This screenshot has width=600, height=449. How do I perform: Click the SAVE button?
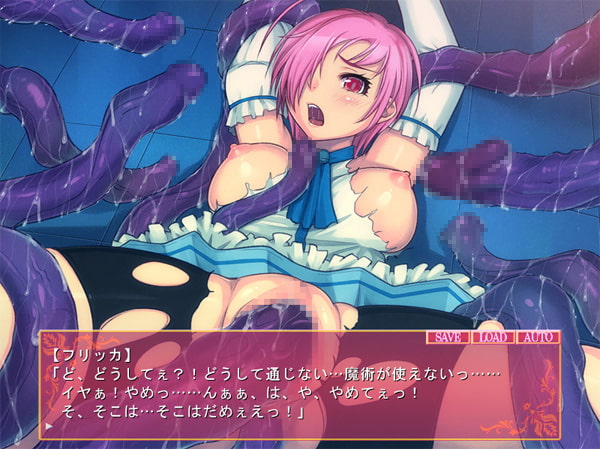tap(448, 337)
